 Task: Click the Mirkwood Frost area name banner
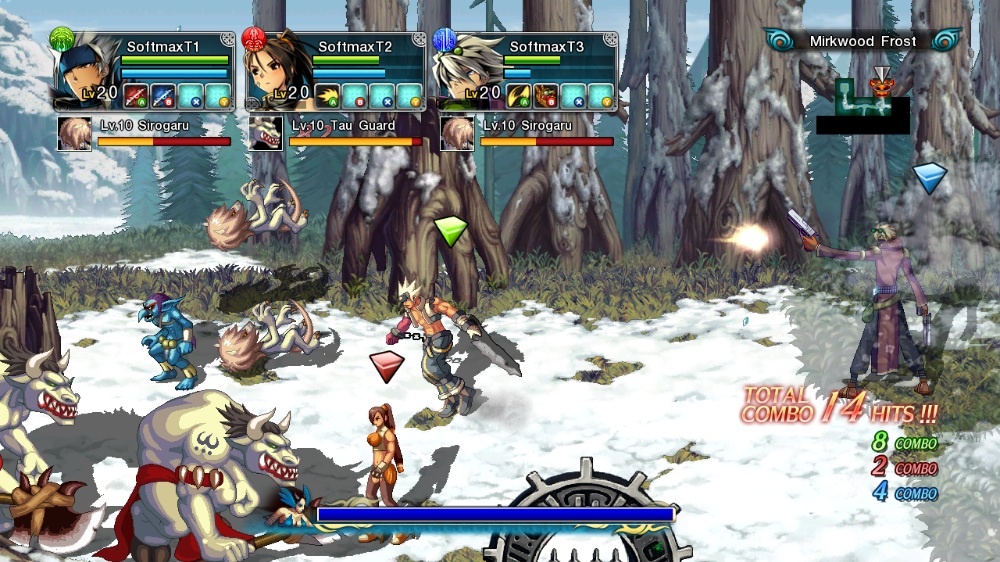click(862, 40)
